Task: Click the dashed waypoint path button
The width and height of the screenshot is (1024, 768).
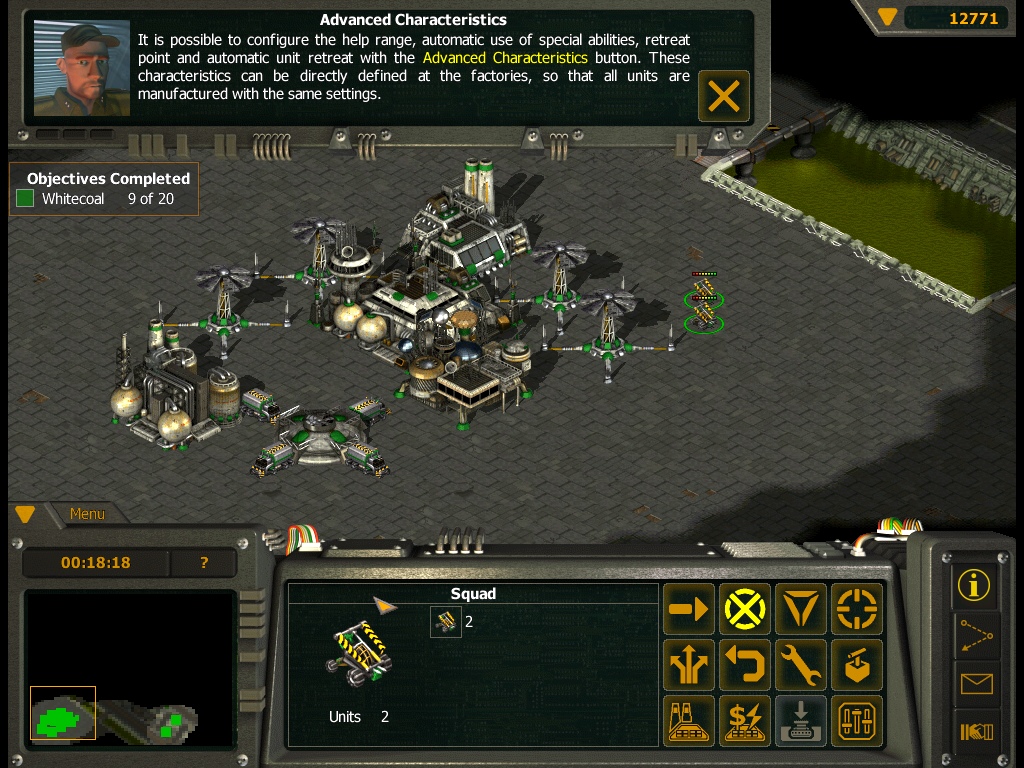Action: click(x=974, y=635)
